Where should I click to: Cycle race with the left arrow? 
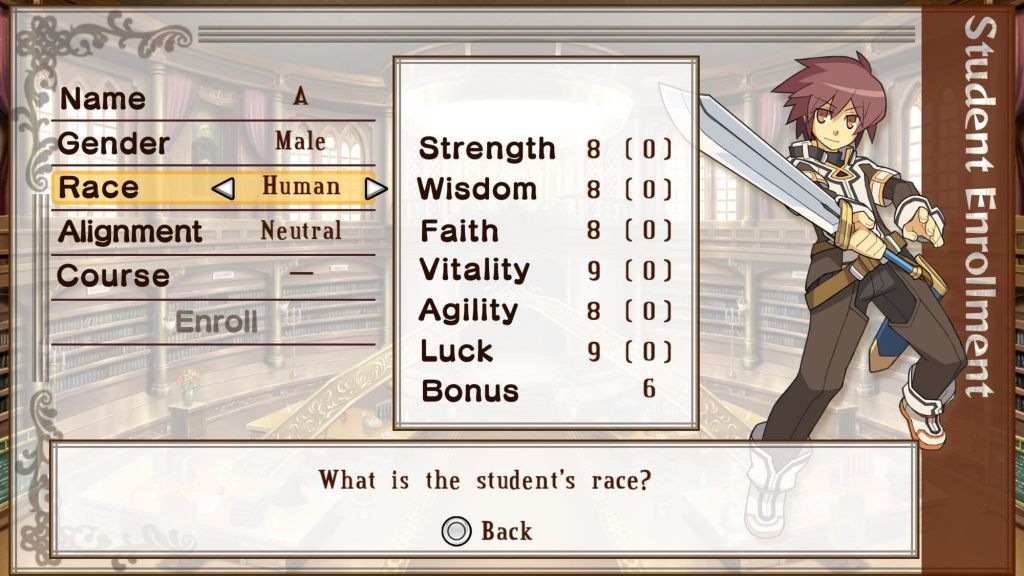point(225,188)
